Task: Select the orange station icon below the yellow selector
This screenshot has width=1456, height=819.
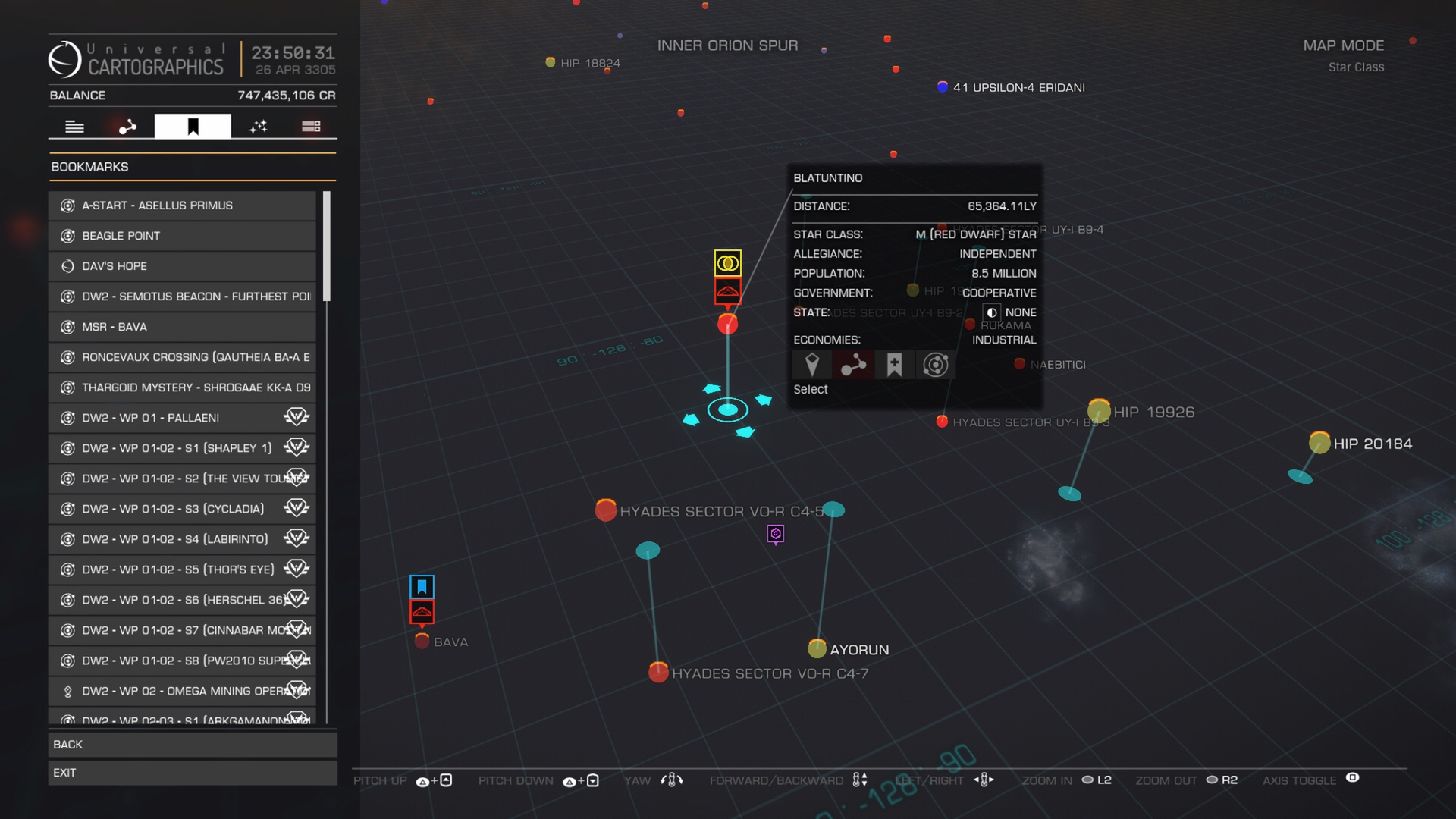Action: [727, 290]
